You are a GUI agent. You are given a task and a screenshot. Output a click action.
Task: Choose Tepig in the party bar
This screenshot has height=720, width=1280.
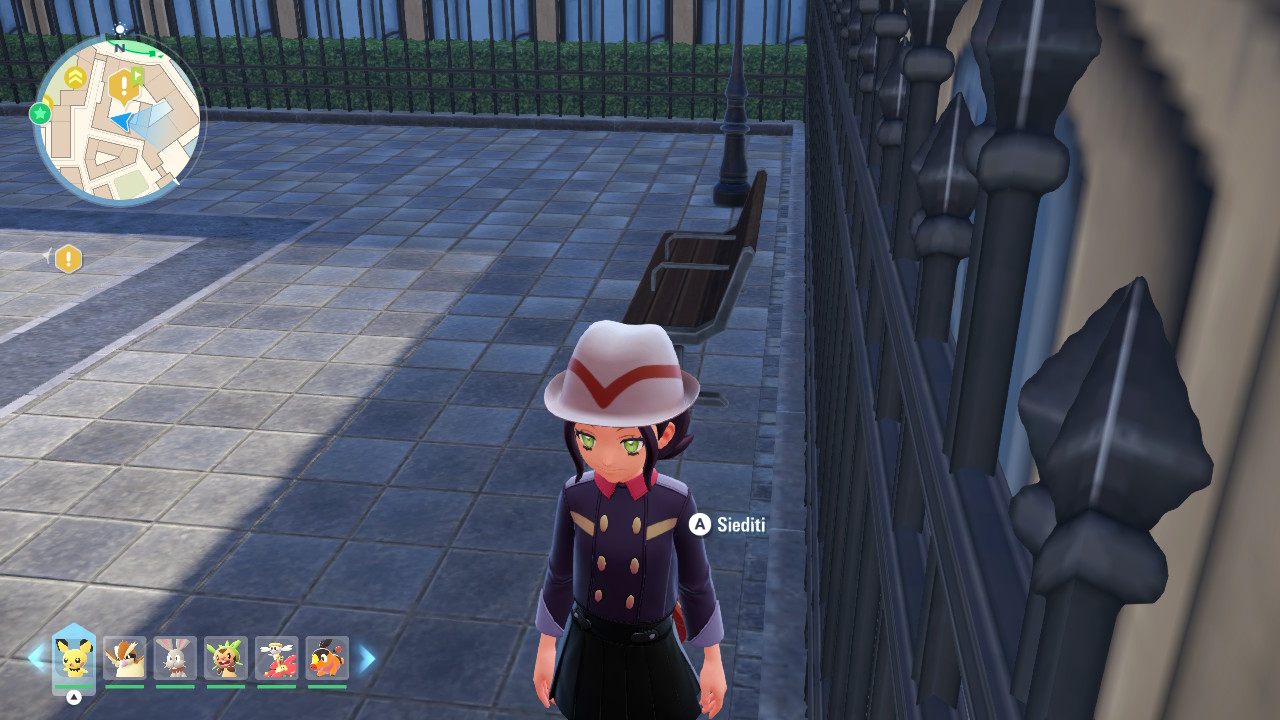327,658
